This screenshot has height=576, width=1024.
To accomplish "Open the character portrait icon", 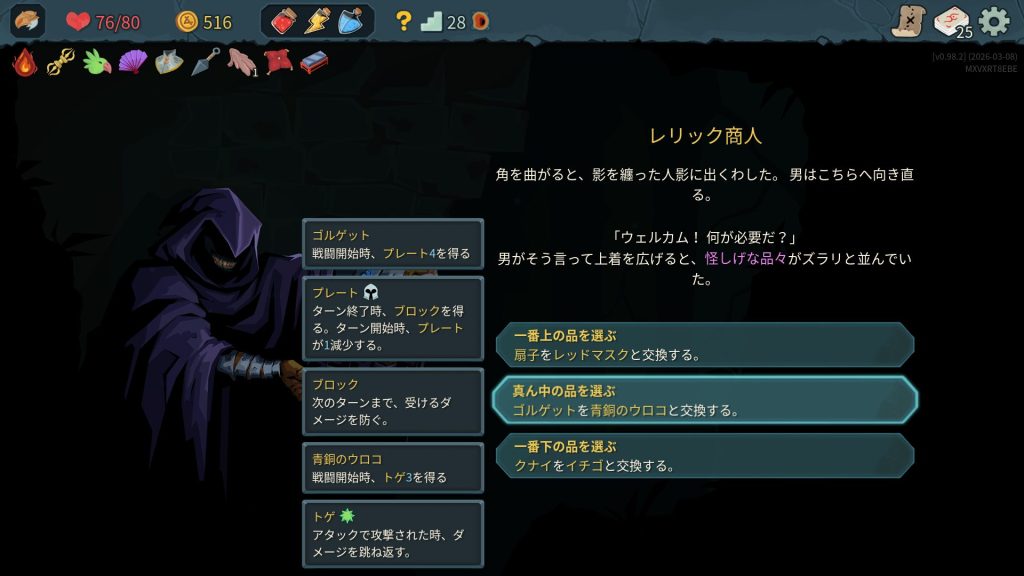I will tap(27, 21).
